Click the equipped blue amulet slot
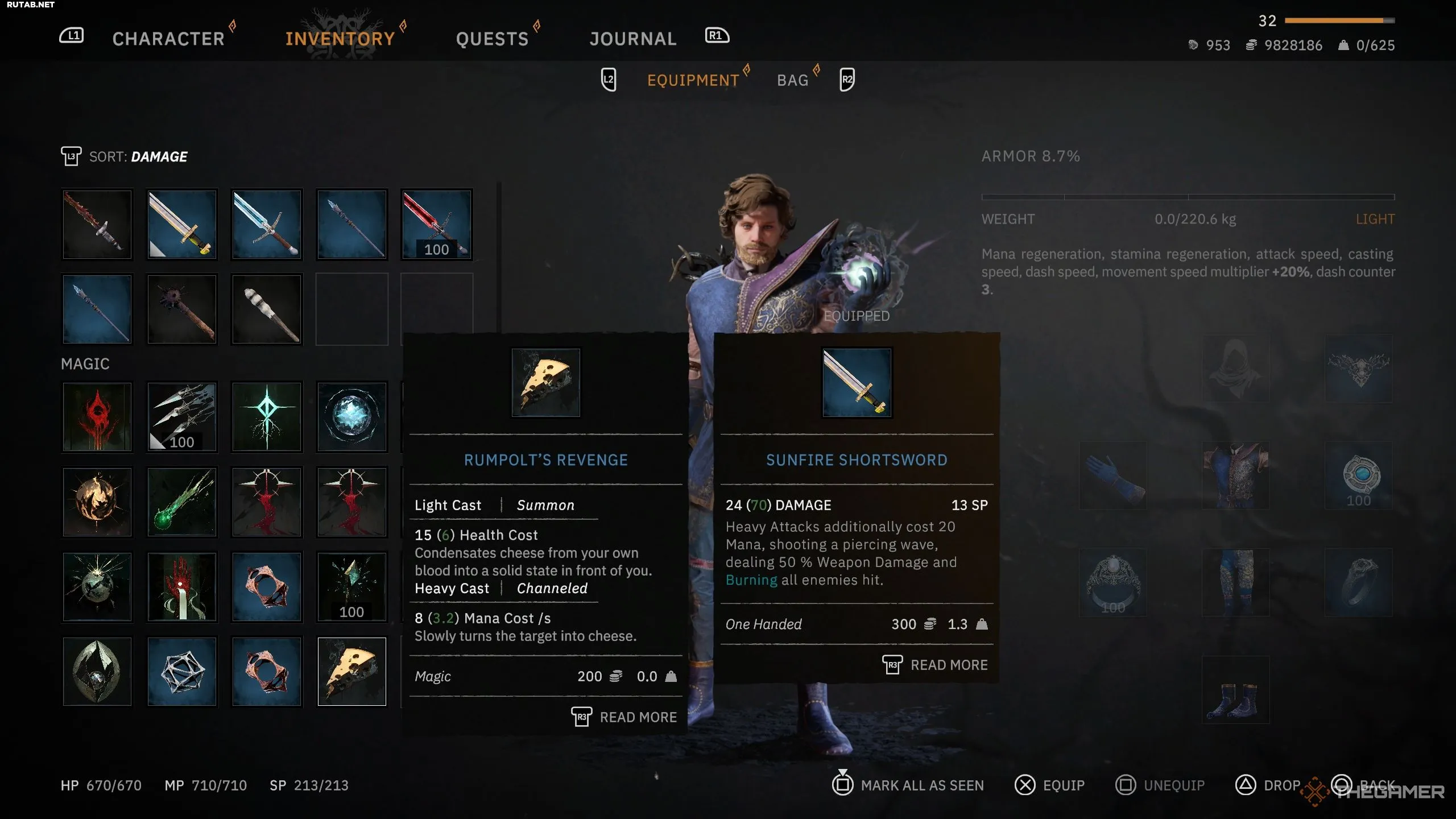Screen dimensions: 1456x819 [1359, 475]
